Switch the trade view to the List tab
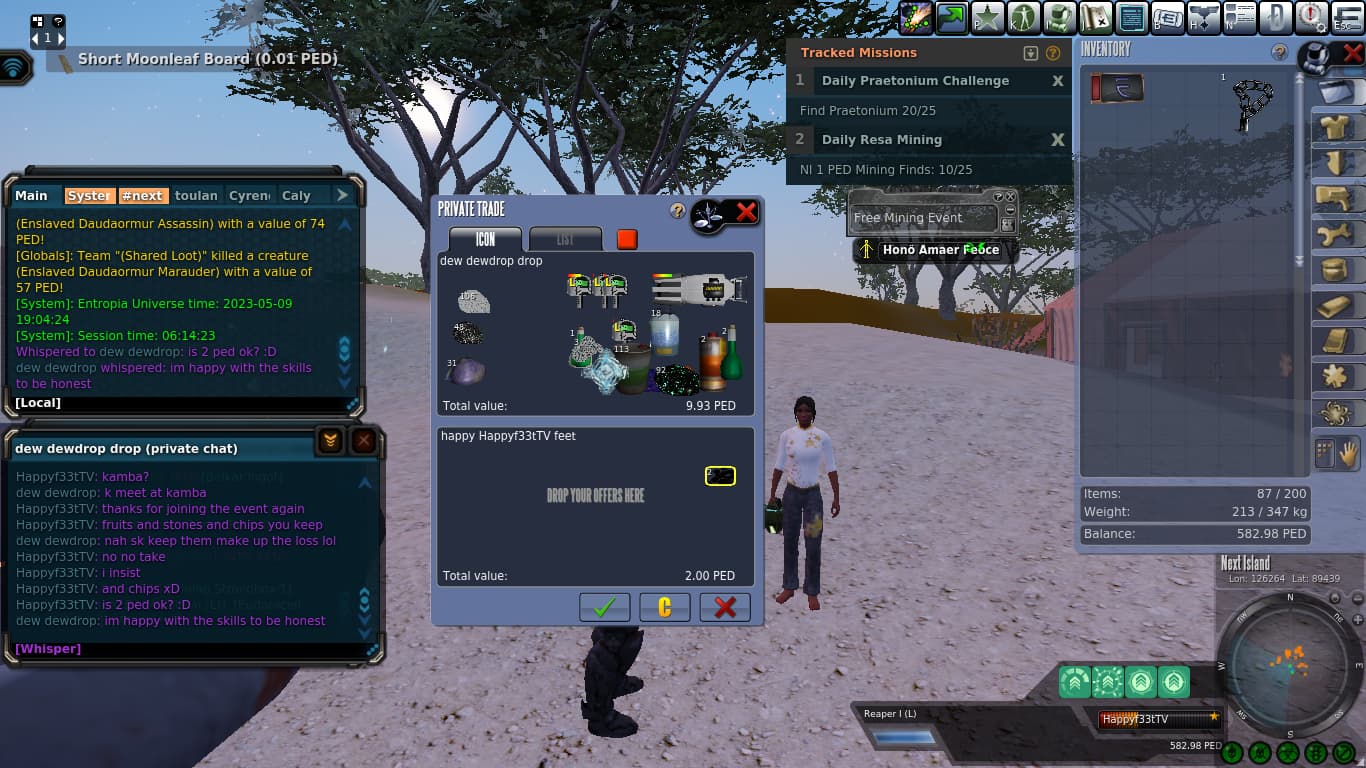Screen dimensions: 1366x768 [x=565, y=239]
